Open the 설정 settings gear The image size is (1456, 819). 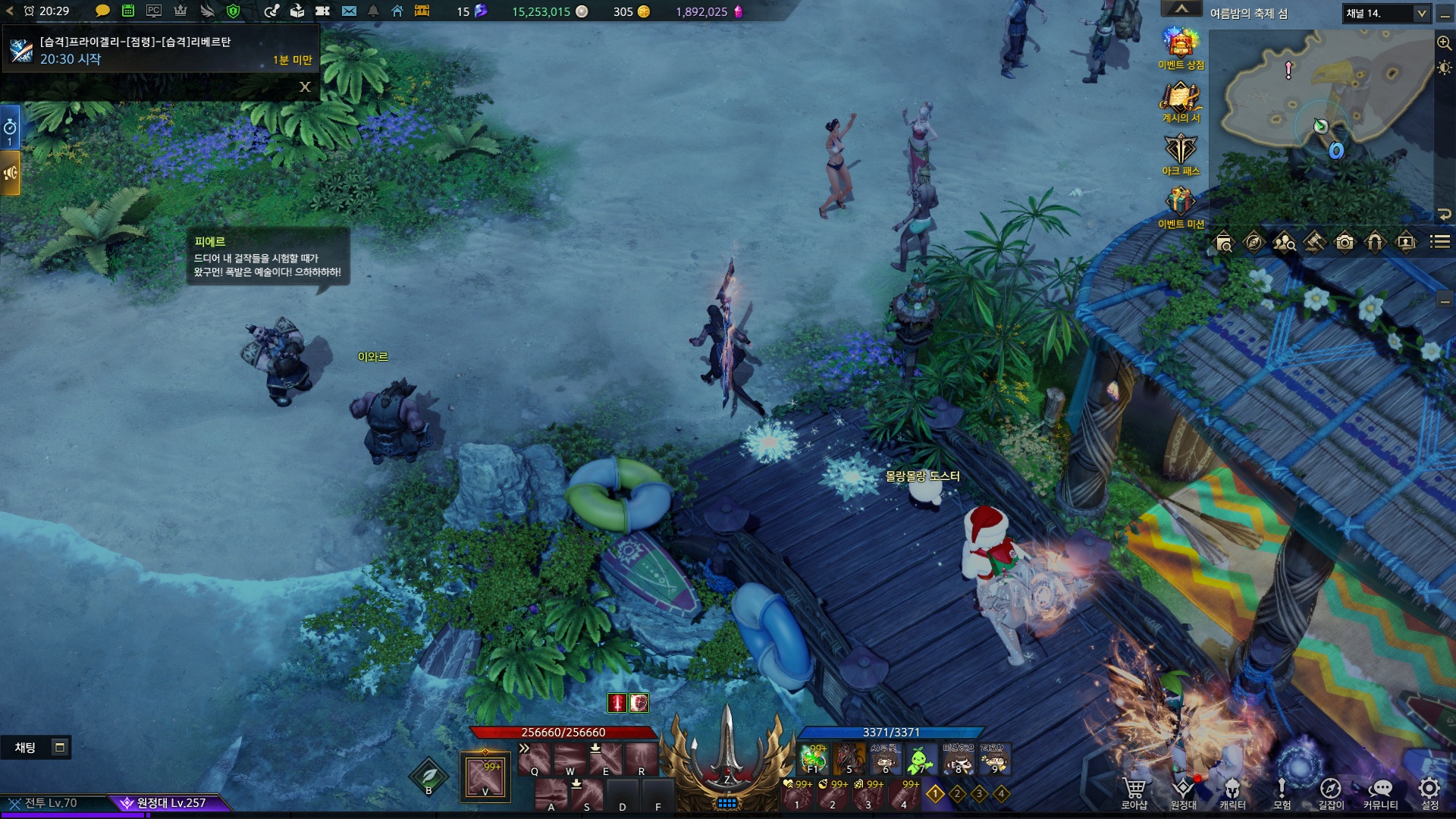tap(1429, 791)
